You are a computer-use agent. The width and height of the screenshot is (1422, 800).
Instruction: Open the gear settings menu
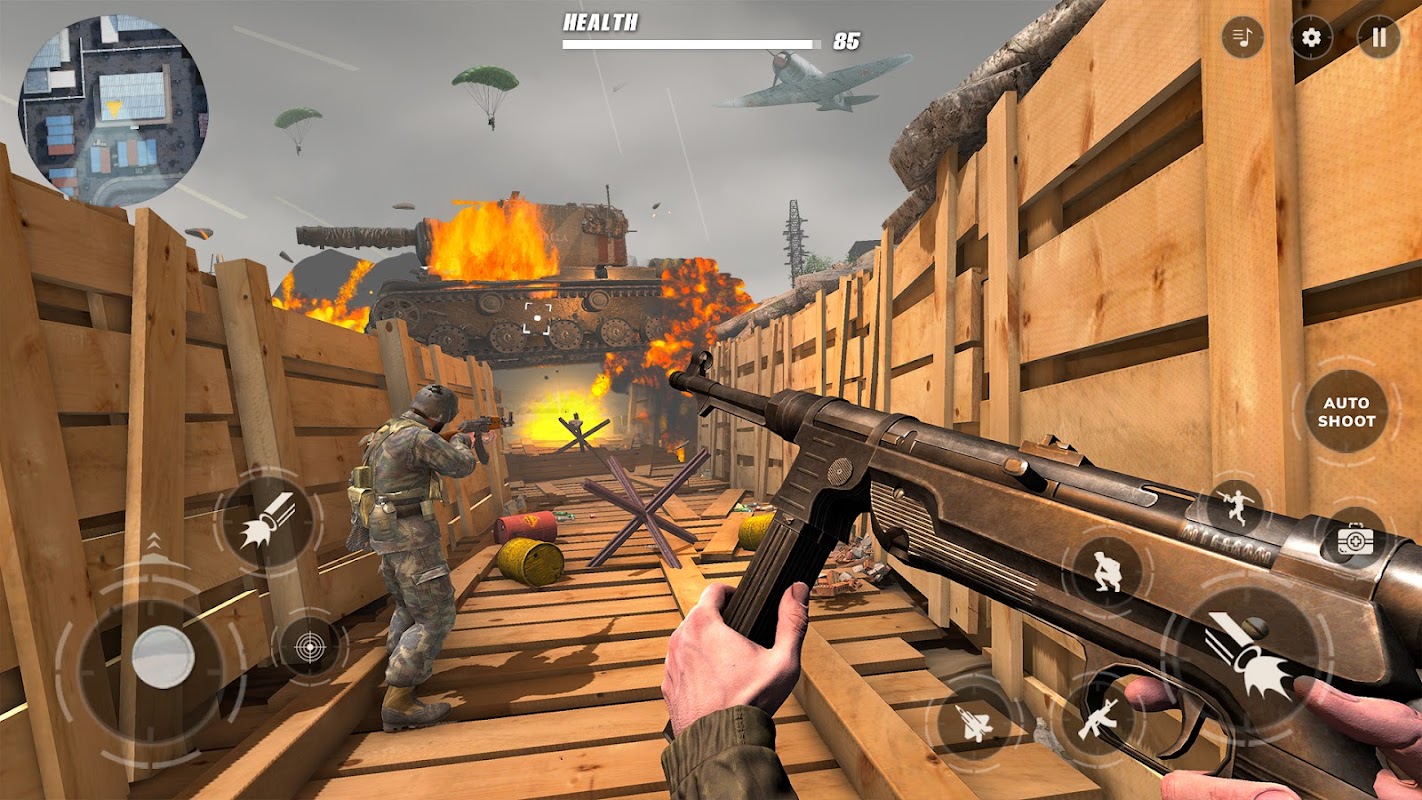point(1311,38)
